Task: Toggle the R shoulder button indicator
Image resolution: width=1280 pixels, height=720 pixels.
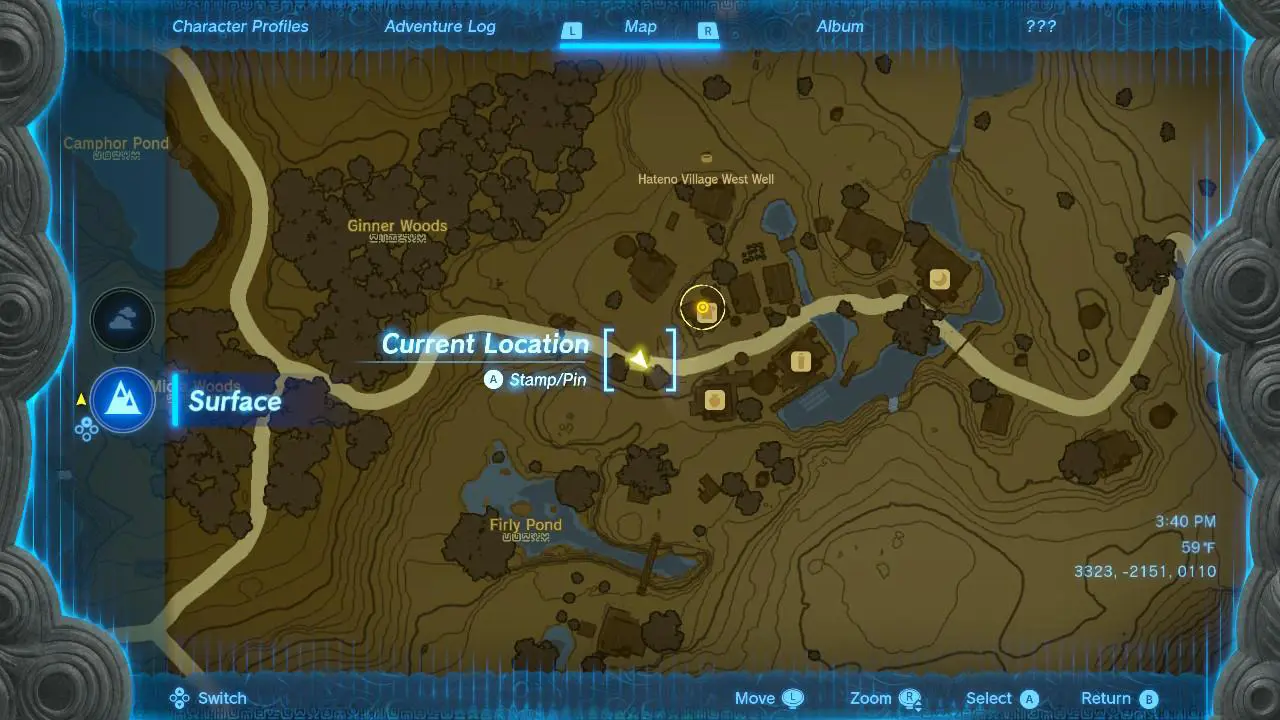Action: pos(708,31)
